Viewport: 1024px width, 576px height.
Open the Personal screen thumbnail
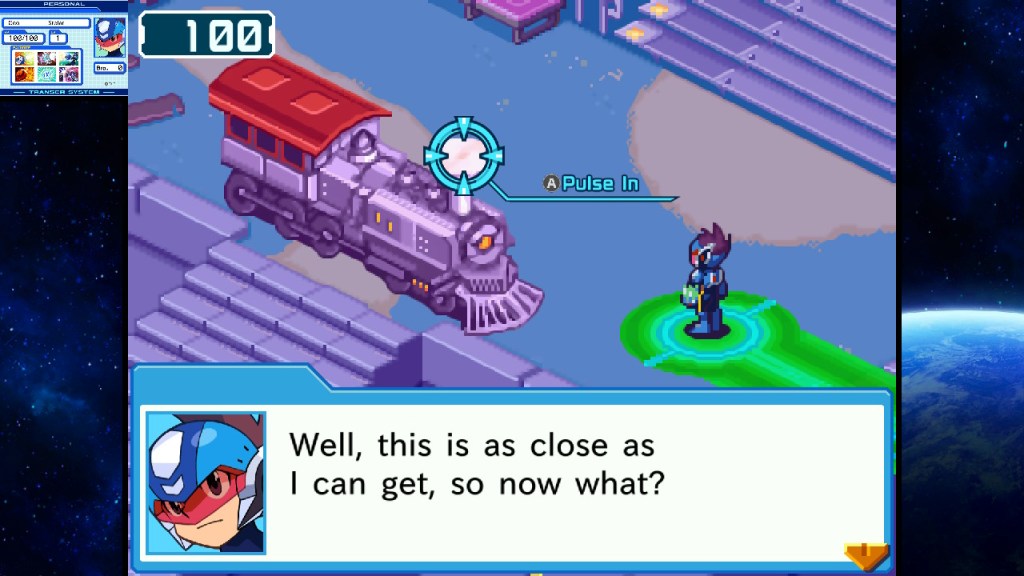point(64,48)
